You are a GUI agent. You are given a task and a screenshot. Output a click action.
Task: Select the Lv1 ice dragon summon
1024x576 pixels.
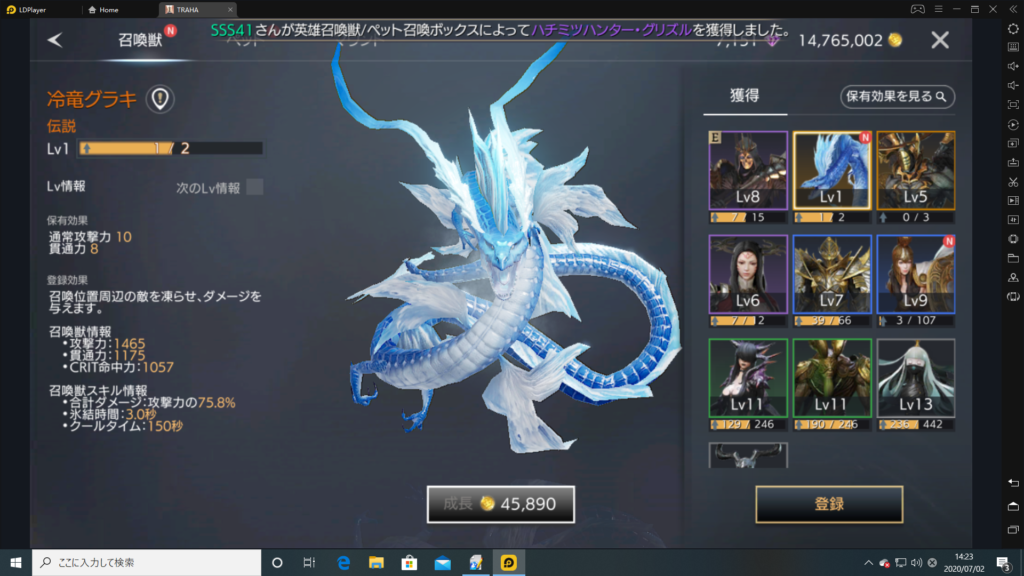tap(832, 170)
